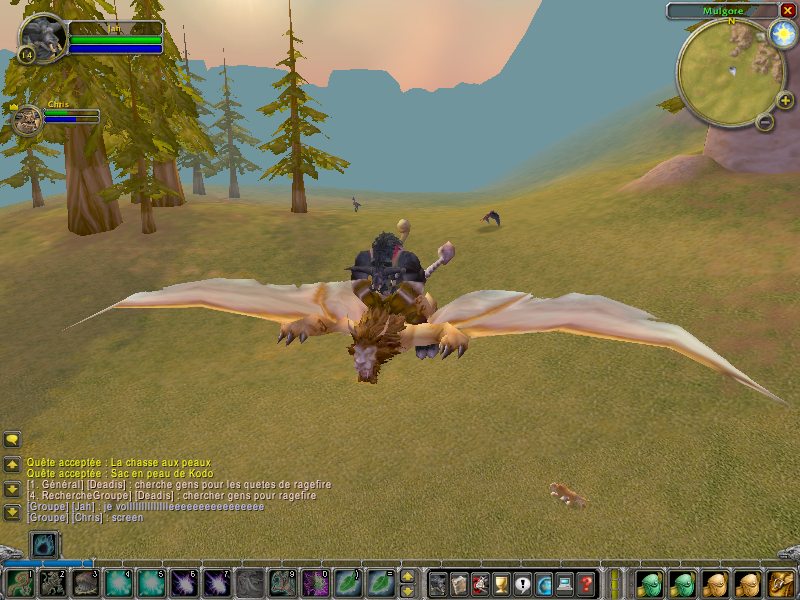Image resolution: width=800 pixels, height=600 pixels.
Task: Click the sun day-night indicator
Action: coord(782,34)
